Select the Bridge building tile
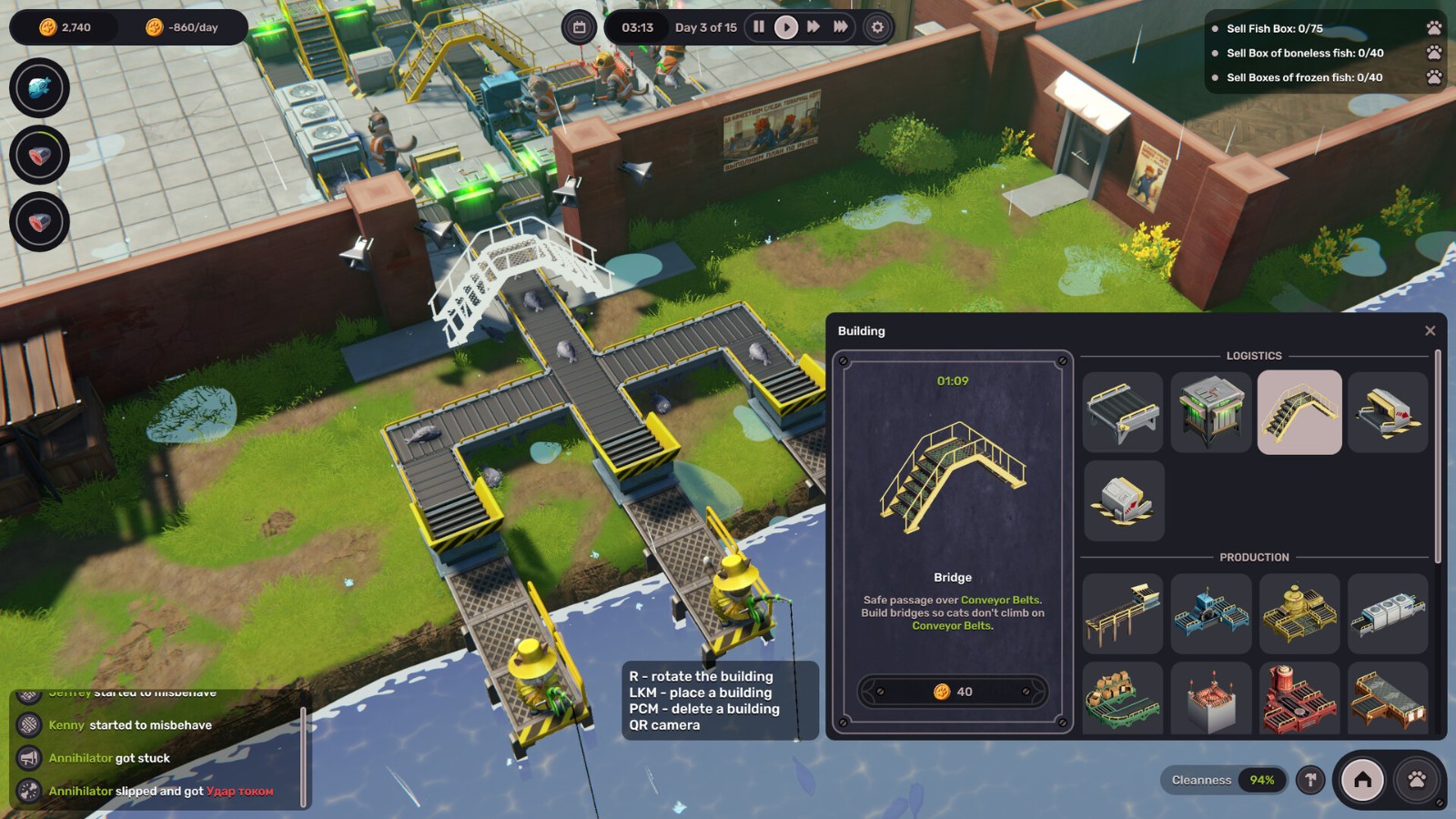1456x819 pixels. pos(1299,412)
